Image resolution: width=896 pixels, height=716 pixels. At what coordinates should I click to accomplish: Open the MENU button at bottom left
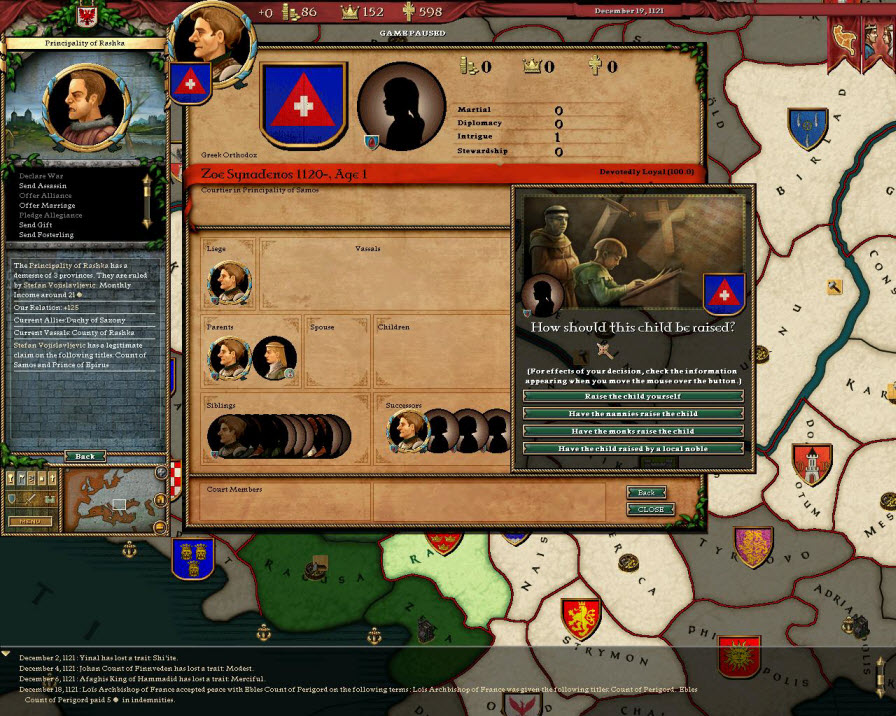point(30,521)
